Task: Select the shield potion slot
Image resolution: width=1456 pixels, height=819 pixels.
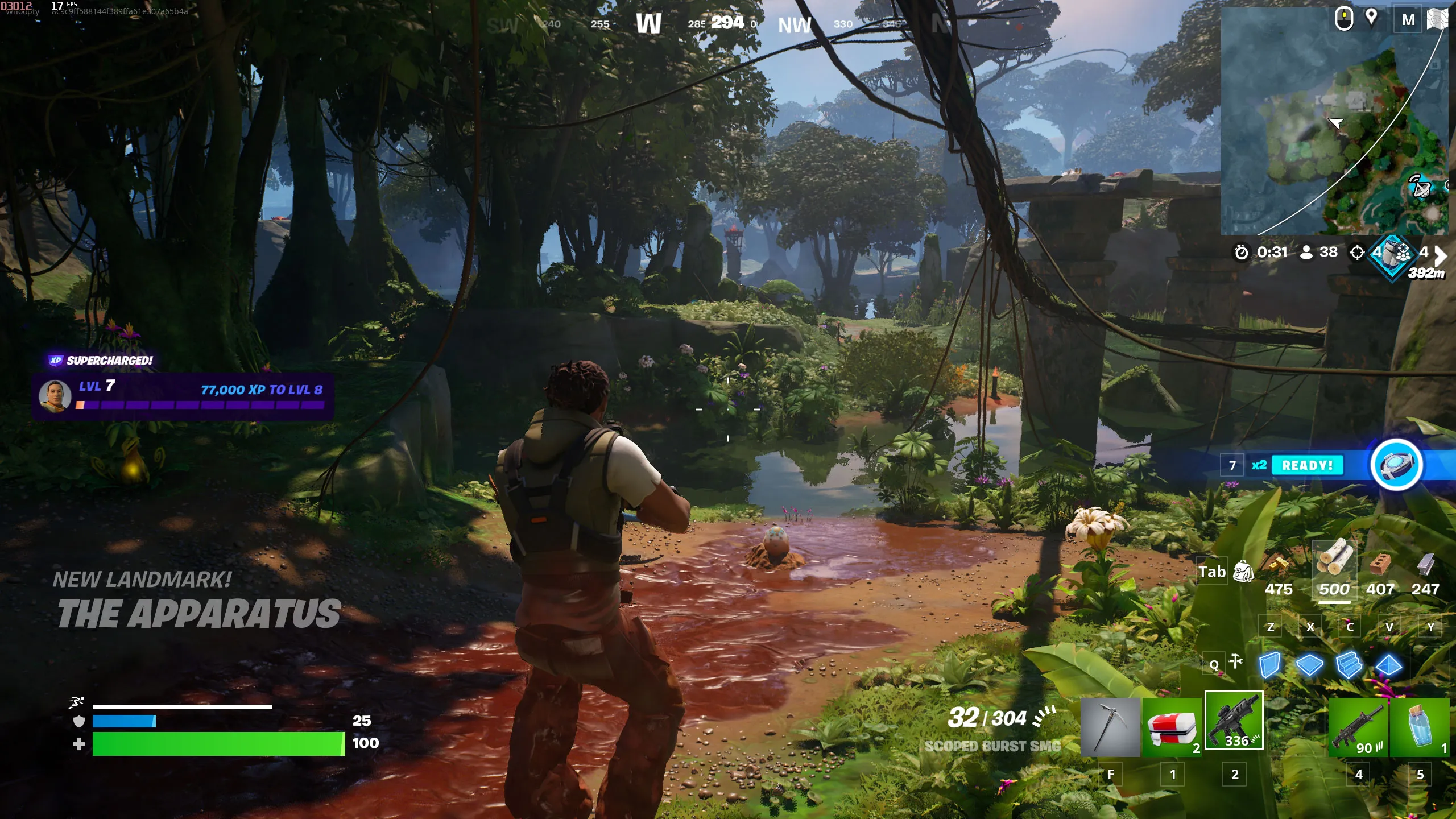Action: pyautogui.click(x=1420, y=727)
